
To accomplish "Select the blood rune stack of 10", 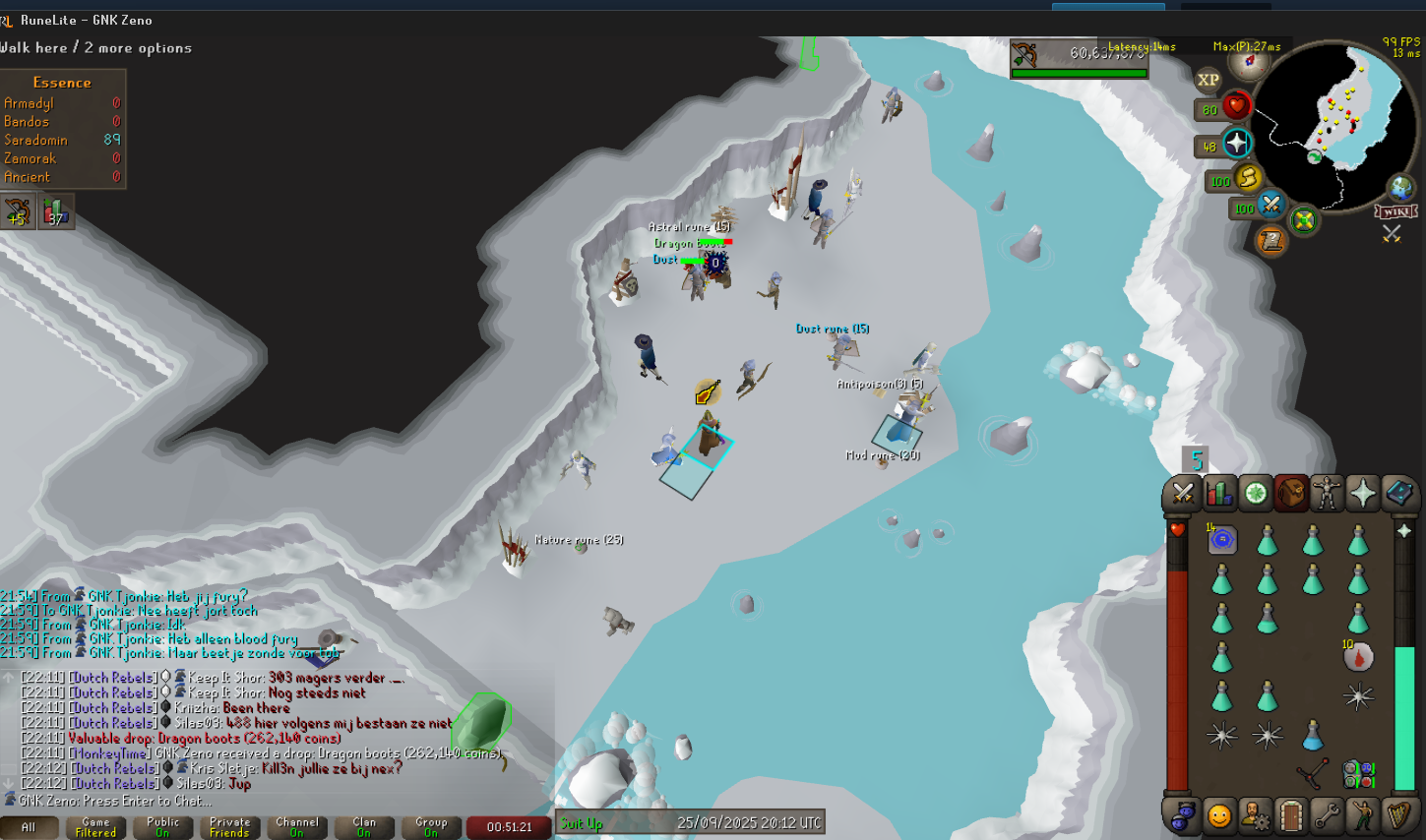I will (1358, 656).
